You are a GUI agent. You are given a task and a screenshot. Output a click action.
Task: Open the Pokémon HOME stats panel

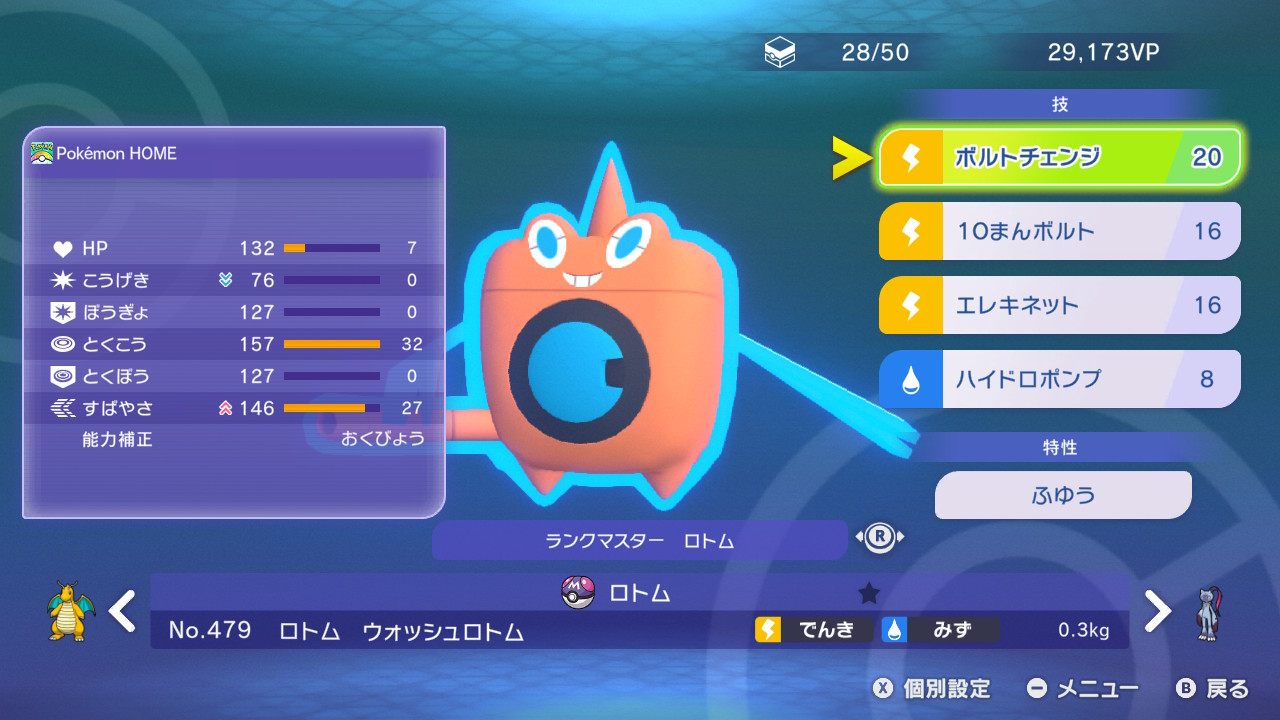(233, 322)
